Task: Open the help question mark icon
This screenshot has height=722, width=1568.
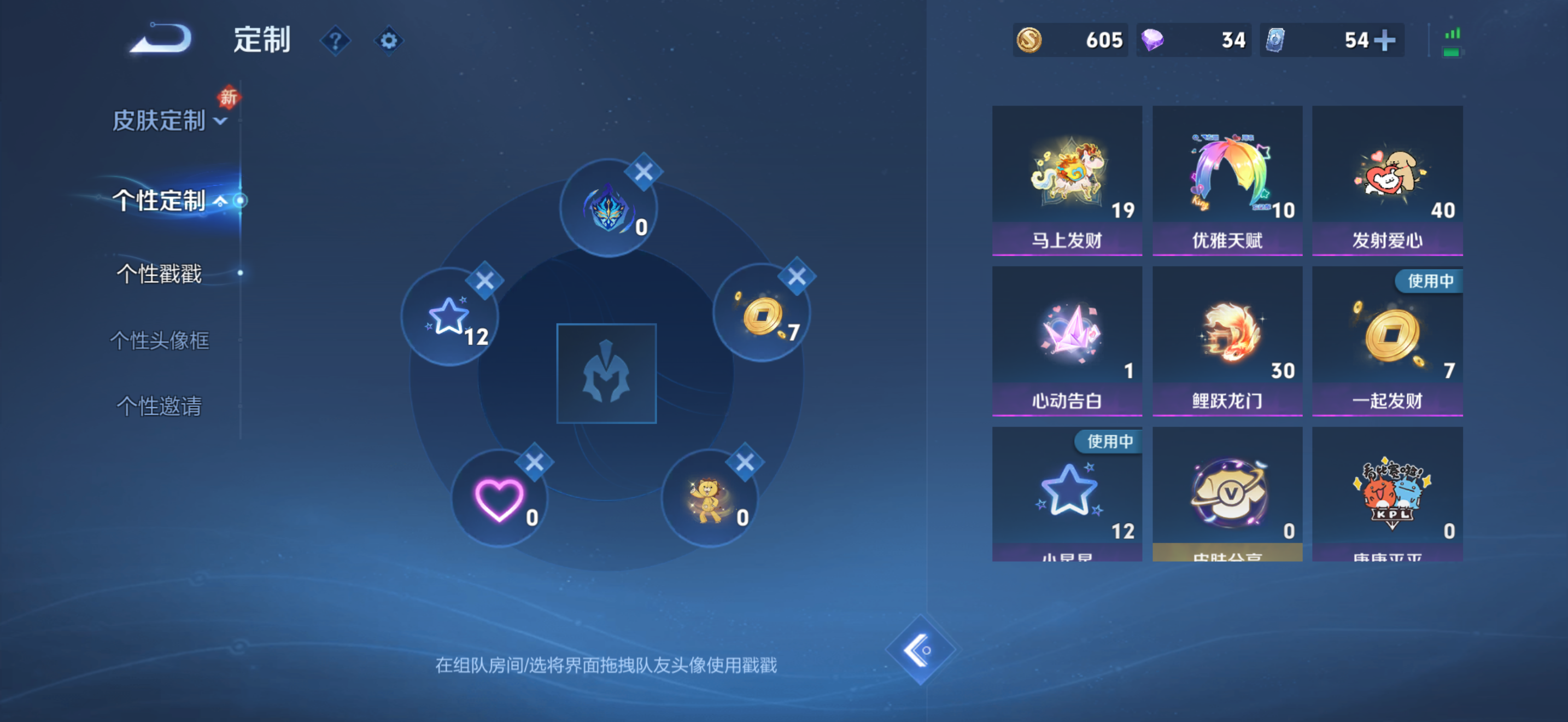Action: tap(336, 39)
